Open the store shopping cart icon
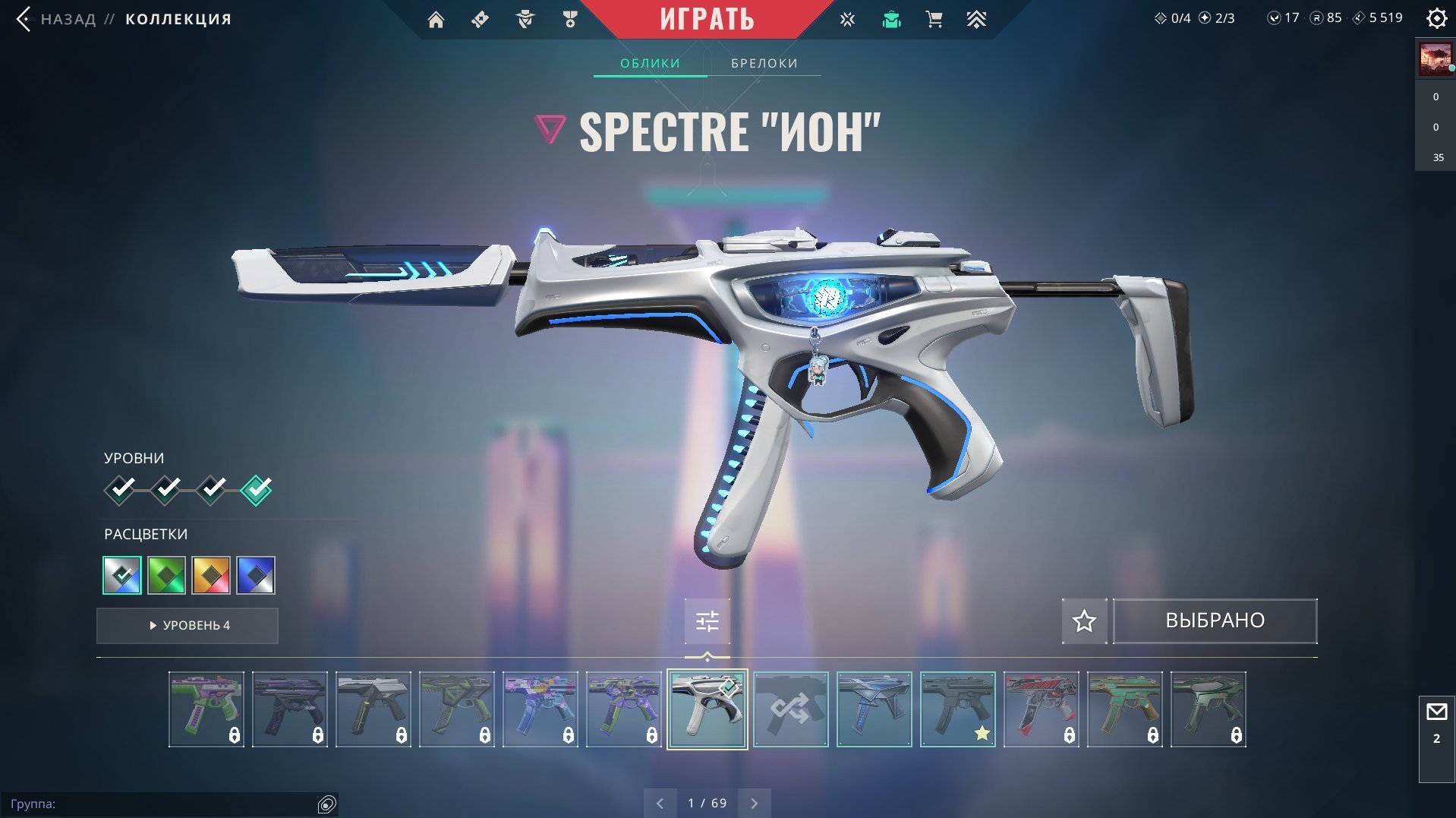 934,20
